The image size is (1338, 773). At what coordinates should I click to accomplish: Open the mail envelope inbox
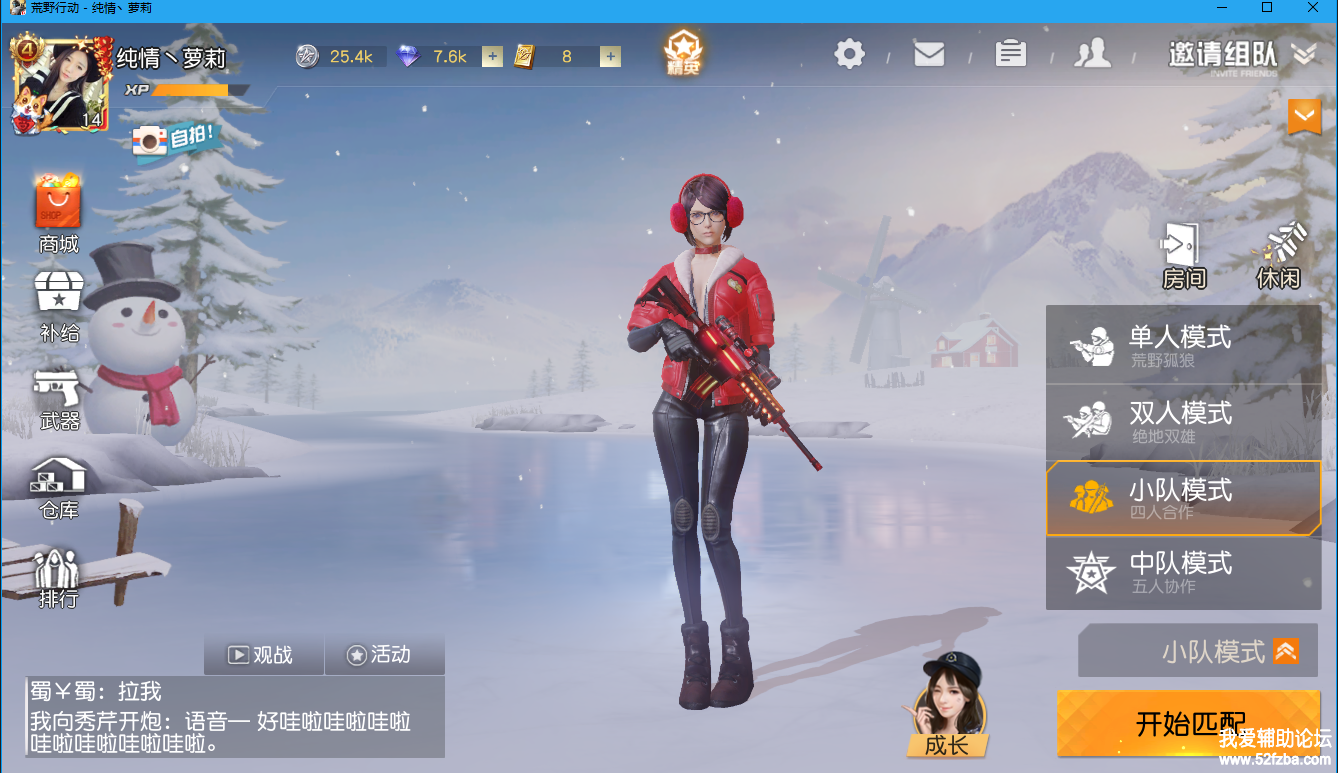click(x=929, y=53)
